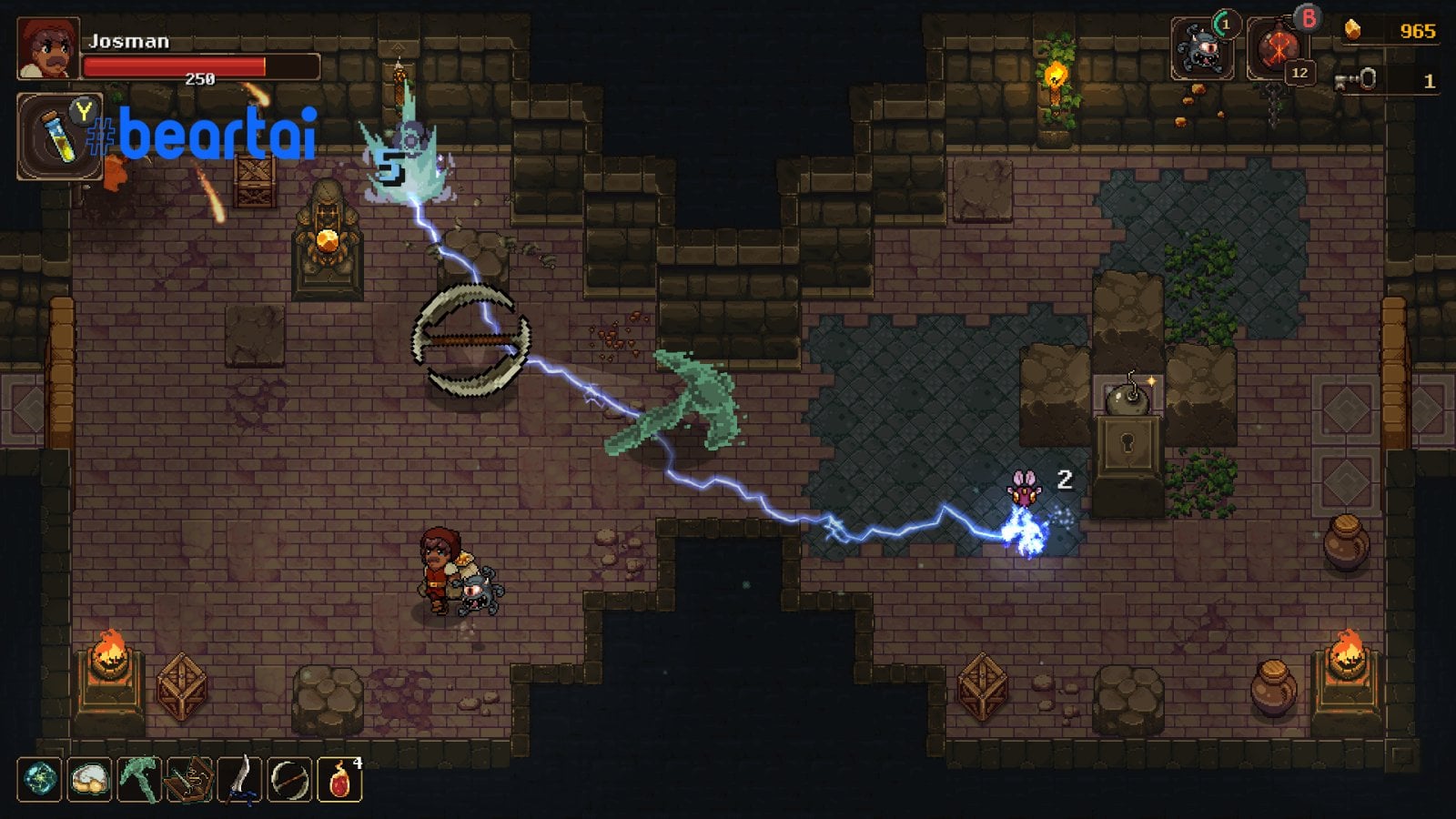Click the white and gold ore relic
Screen dimensions: 1456x819
pos(89,780)
